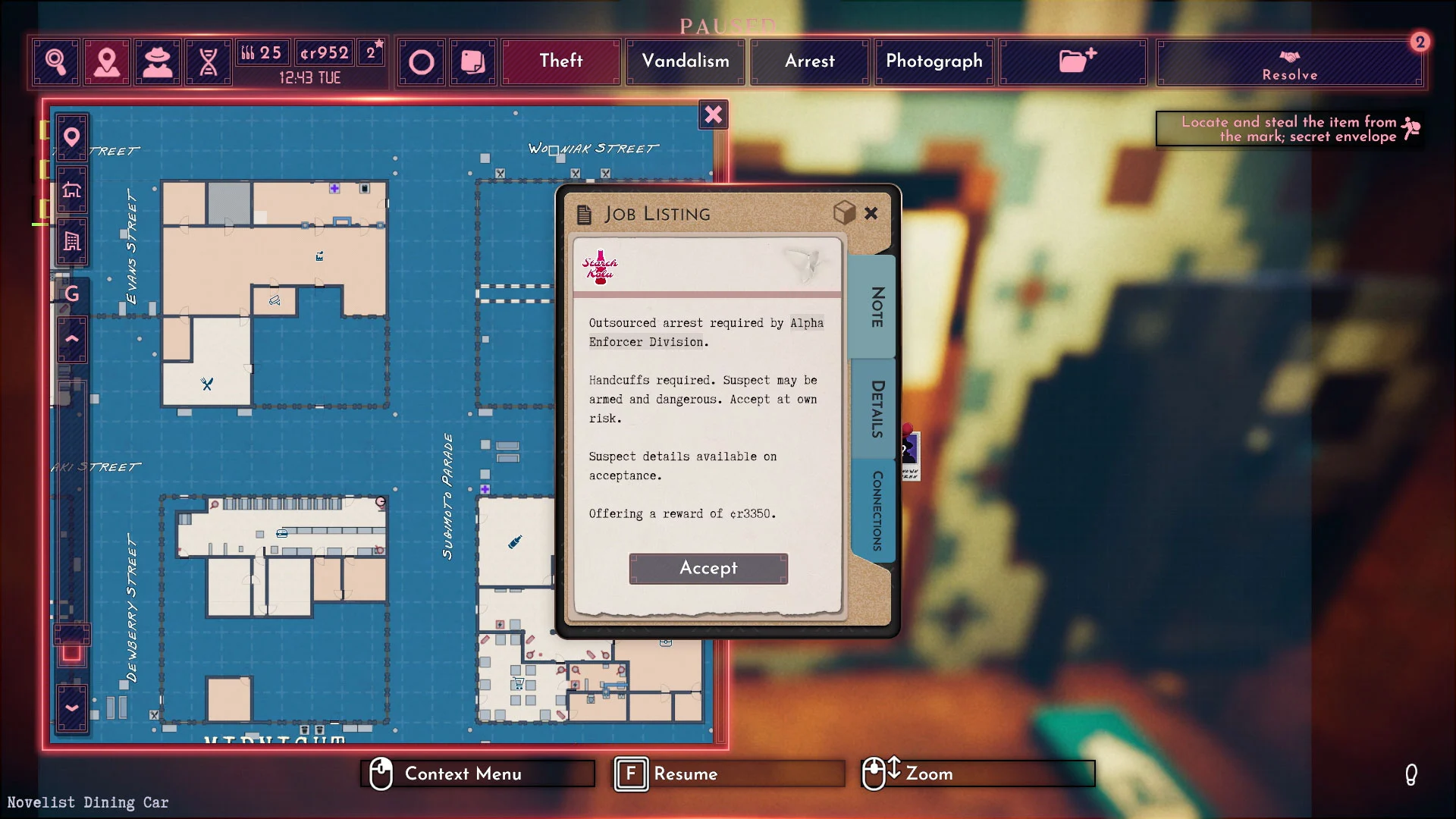Viewport: 1456px width, 819px height.
Task: Go down one floor with the down chevron
Action: (71, 708)
